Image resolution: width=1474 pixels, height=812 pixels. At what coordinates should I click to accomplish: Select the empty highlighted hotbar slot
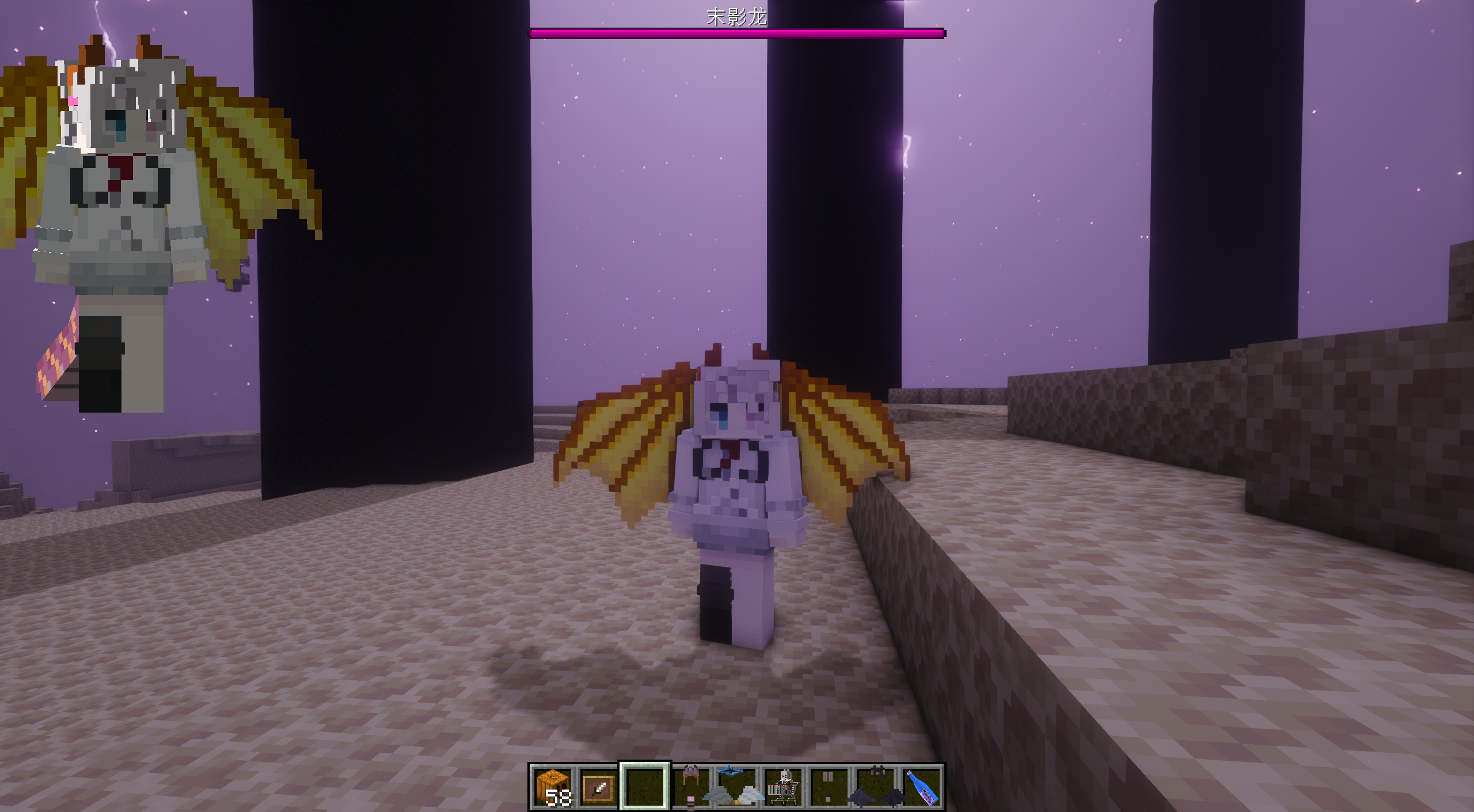(645, 787)
